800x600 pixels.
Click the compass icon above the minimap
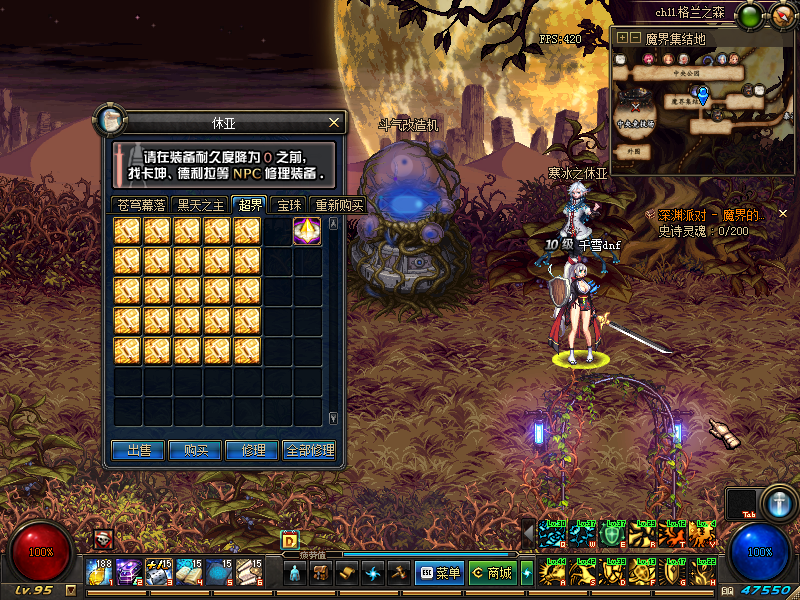click(779, 14)
